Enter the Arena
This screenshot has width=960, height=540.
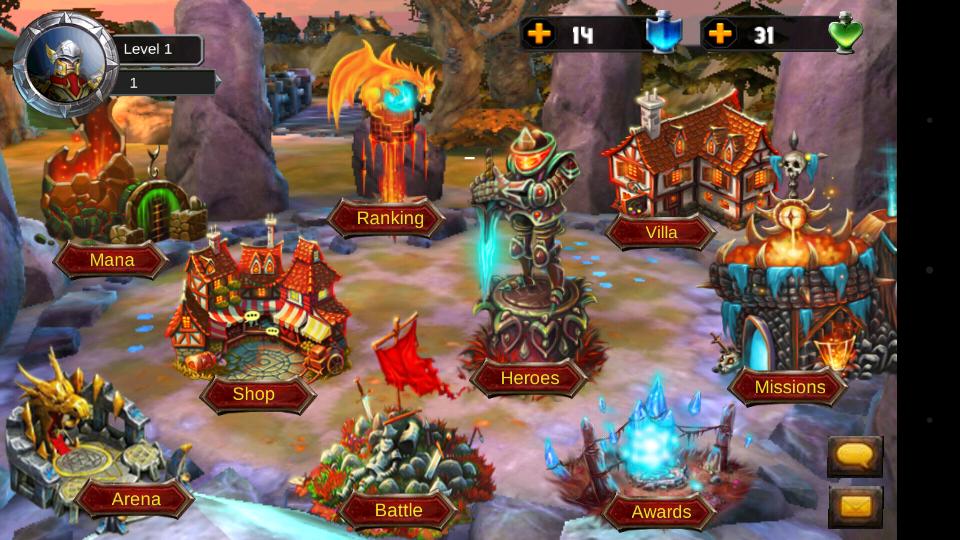136,499
